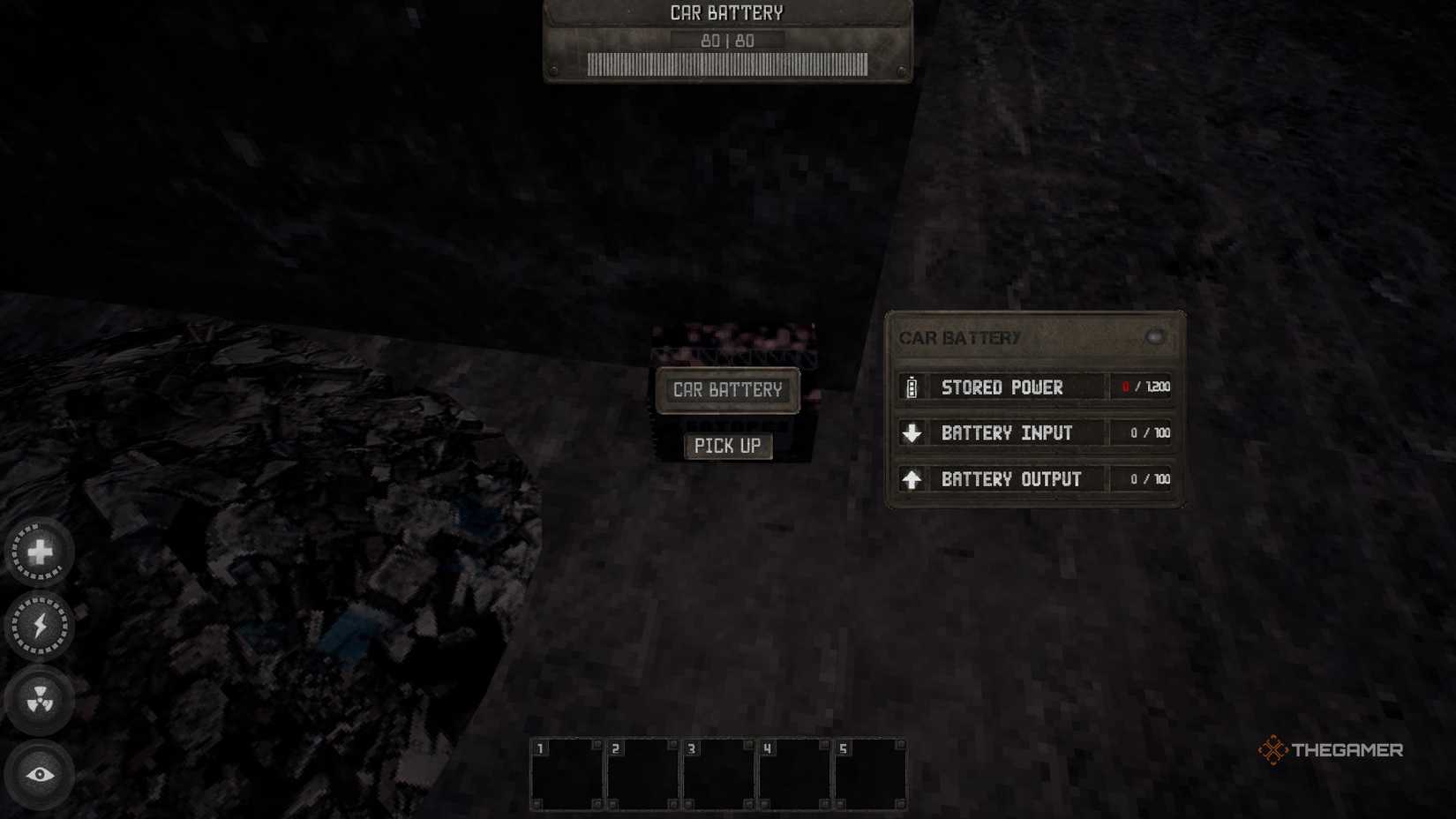This screenshot has width=1456, height=819.
Task: Select the battery icon beside Stored Power
Action: point(912,387)
